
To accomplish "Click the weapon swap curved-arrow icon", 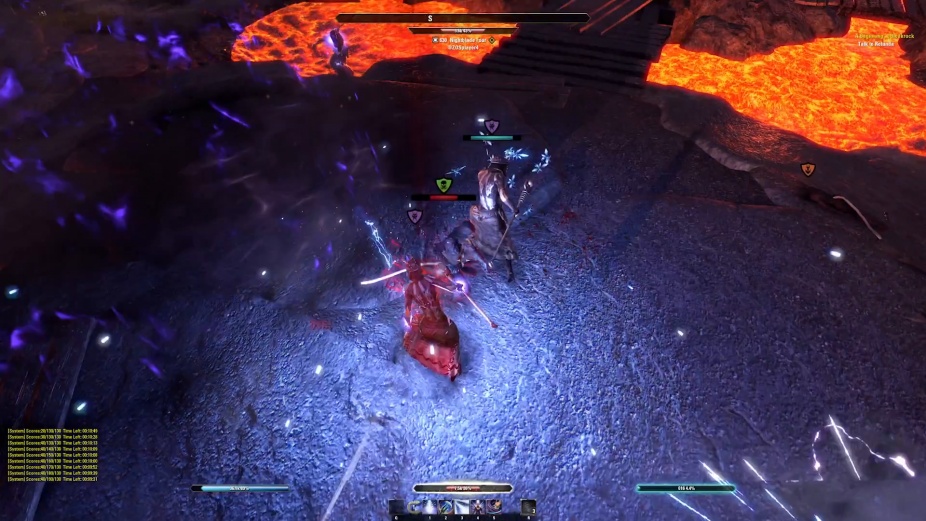I will coord(412,507).
